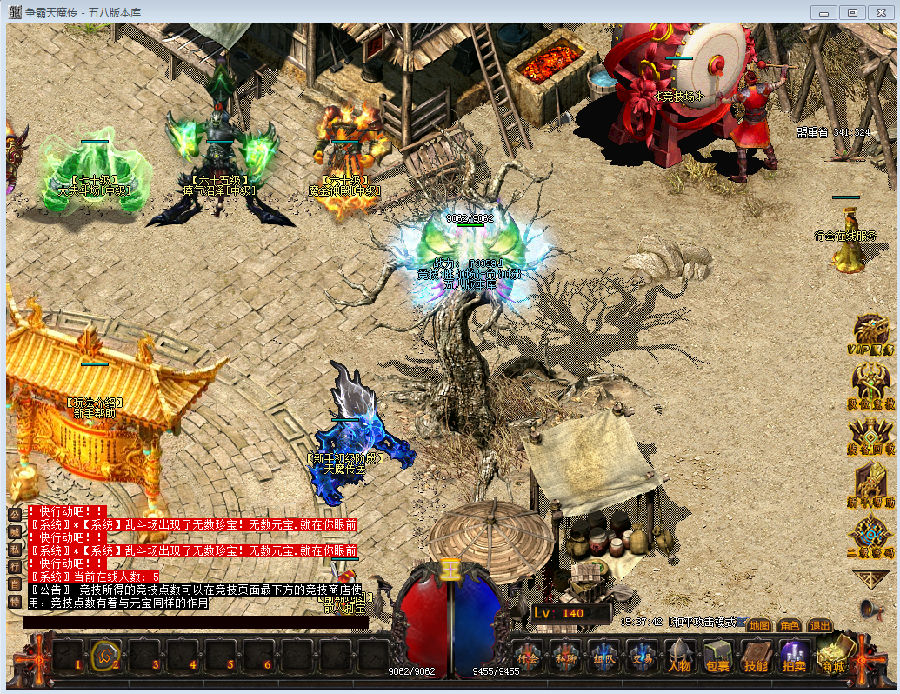This screenshot has height=694, width=900.
Task: Click the 地图 map button
Action: click(759, 625)
